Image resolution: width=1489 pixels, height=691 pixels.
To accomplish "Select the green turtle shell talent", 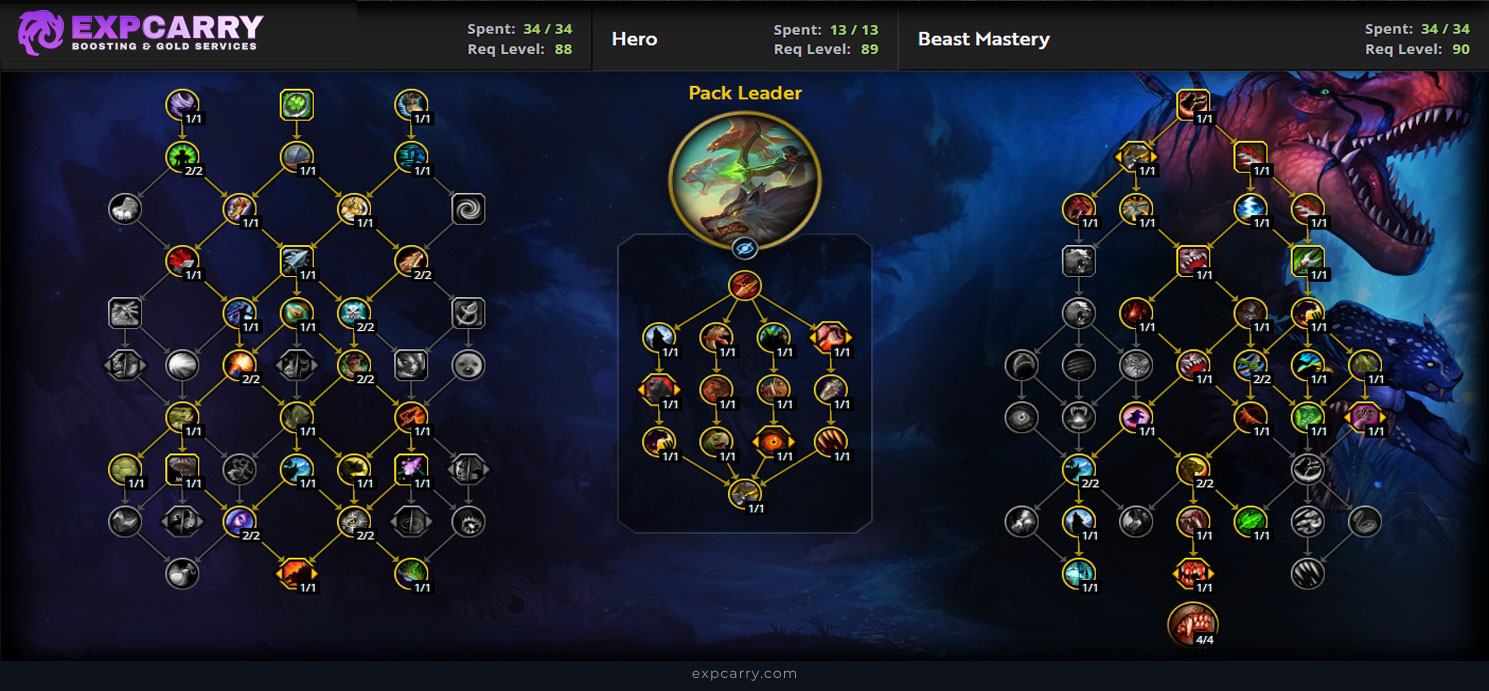I will click(x=126, y=467).
